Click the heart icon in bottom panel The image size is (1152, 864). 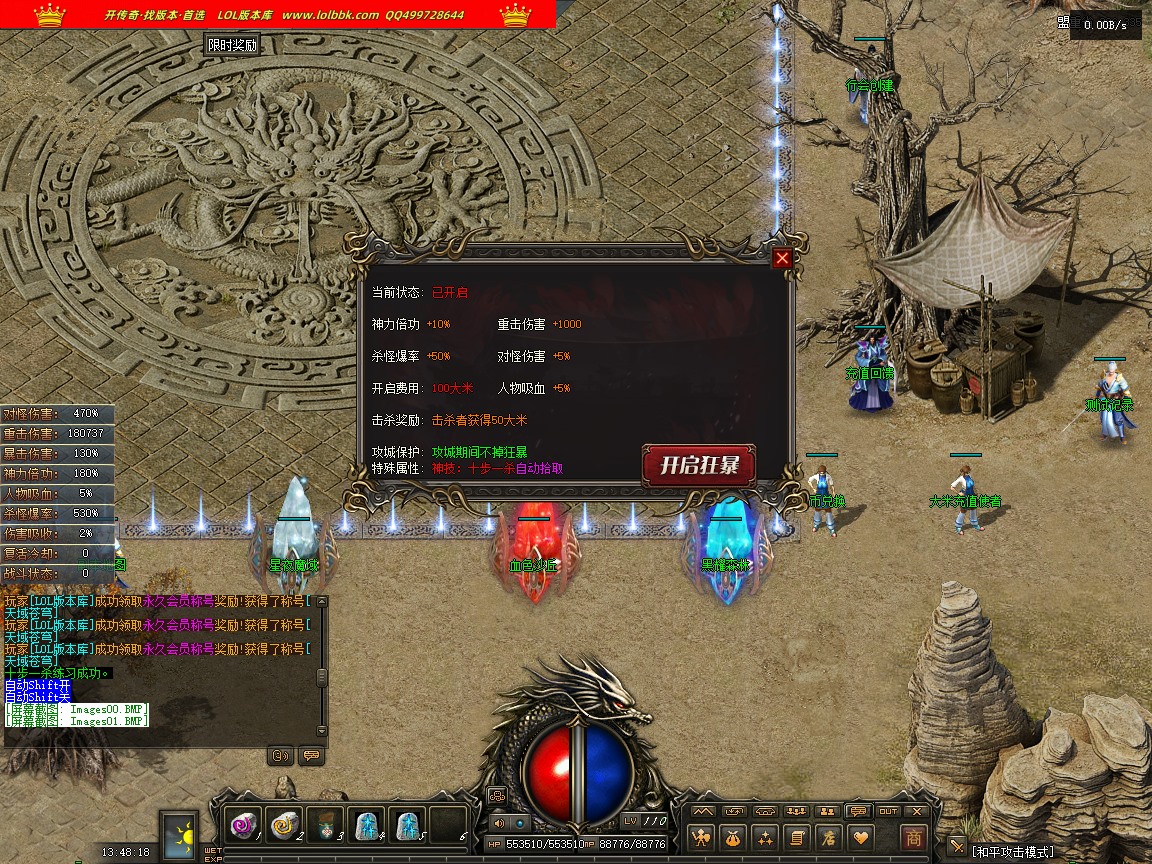point(859,838)
